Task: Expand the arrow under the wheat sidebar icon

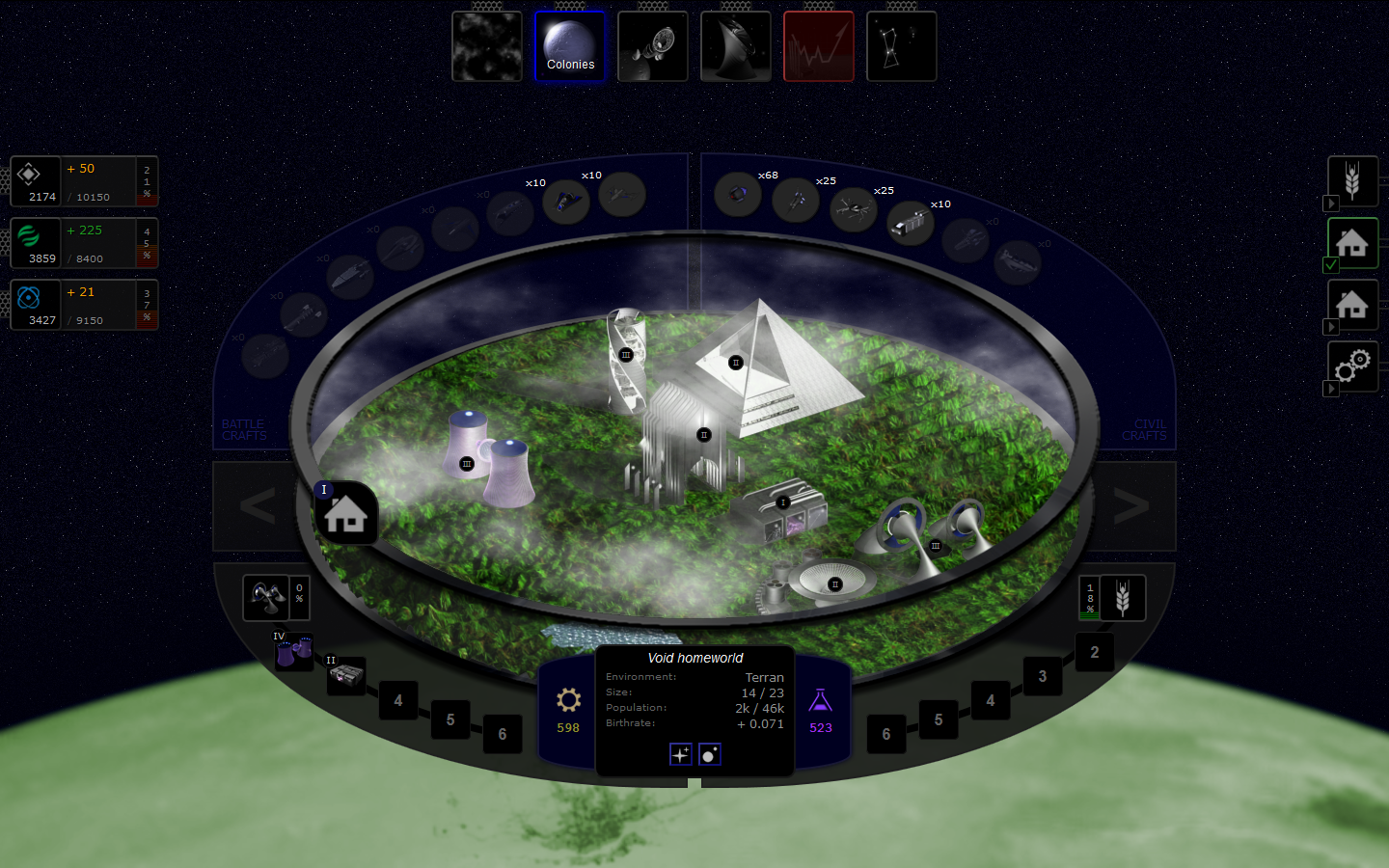Action: pos(1331,204)
